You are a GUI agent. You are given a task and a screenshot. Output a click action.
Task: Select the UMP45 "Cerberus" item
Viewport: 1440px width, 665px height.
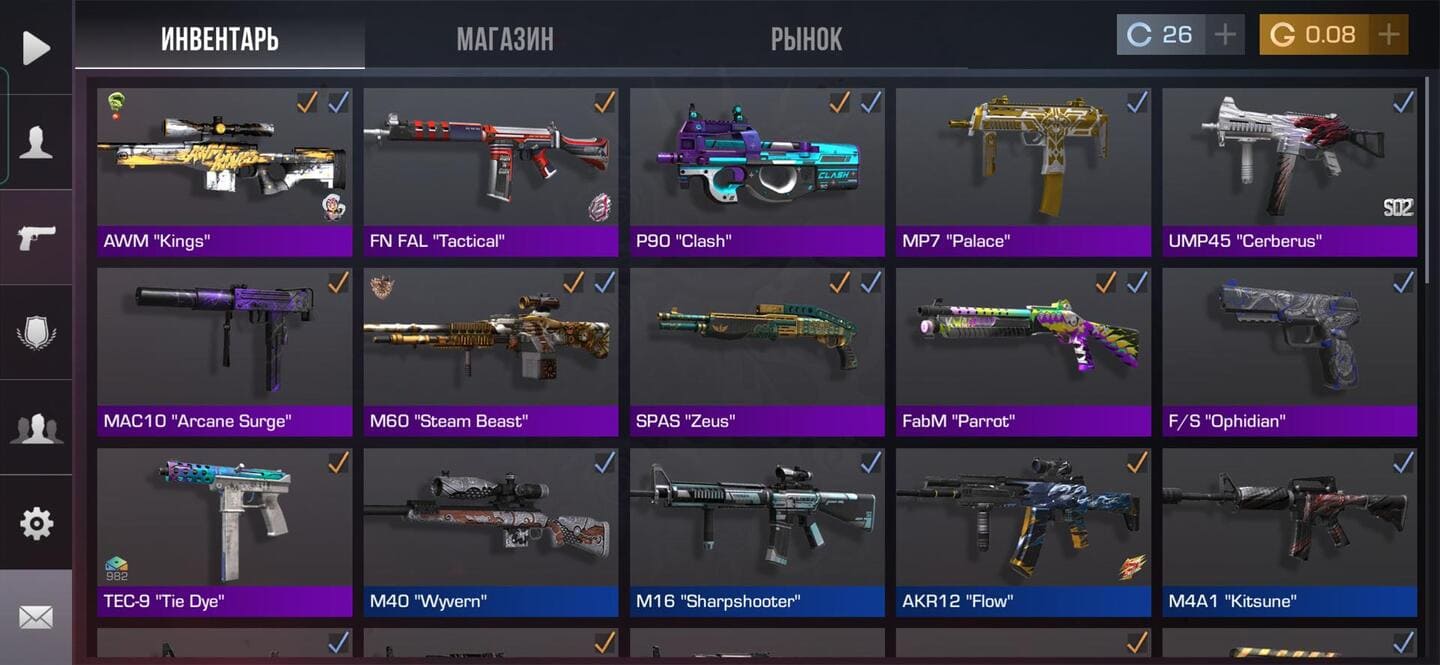1289,160
